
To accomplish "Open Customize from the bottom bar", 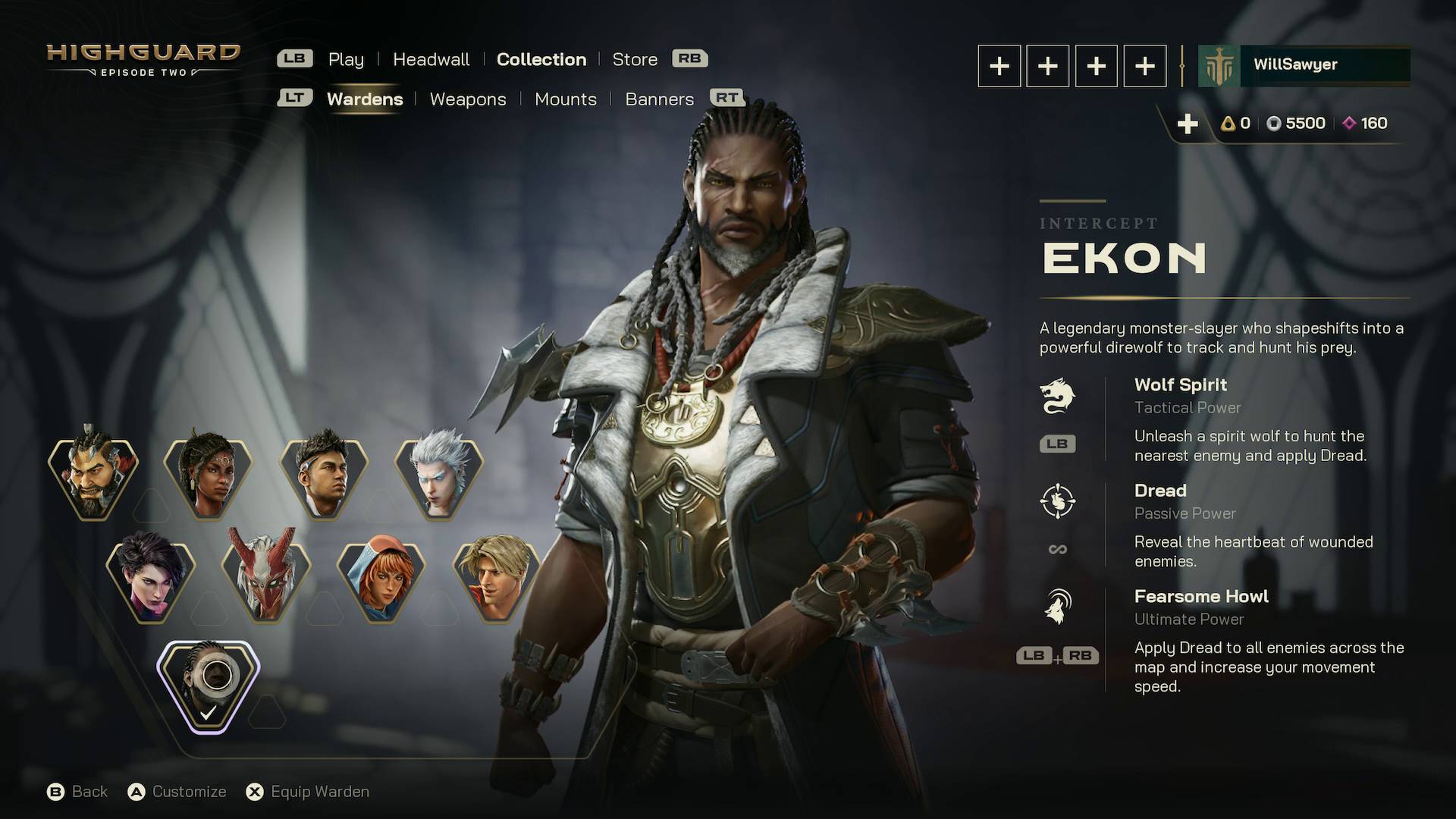I will (x=188, y=791).
